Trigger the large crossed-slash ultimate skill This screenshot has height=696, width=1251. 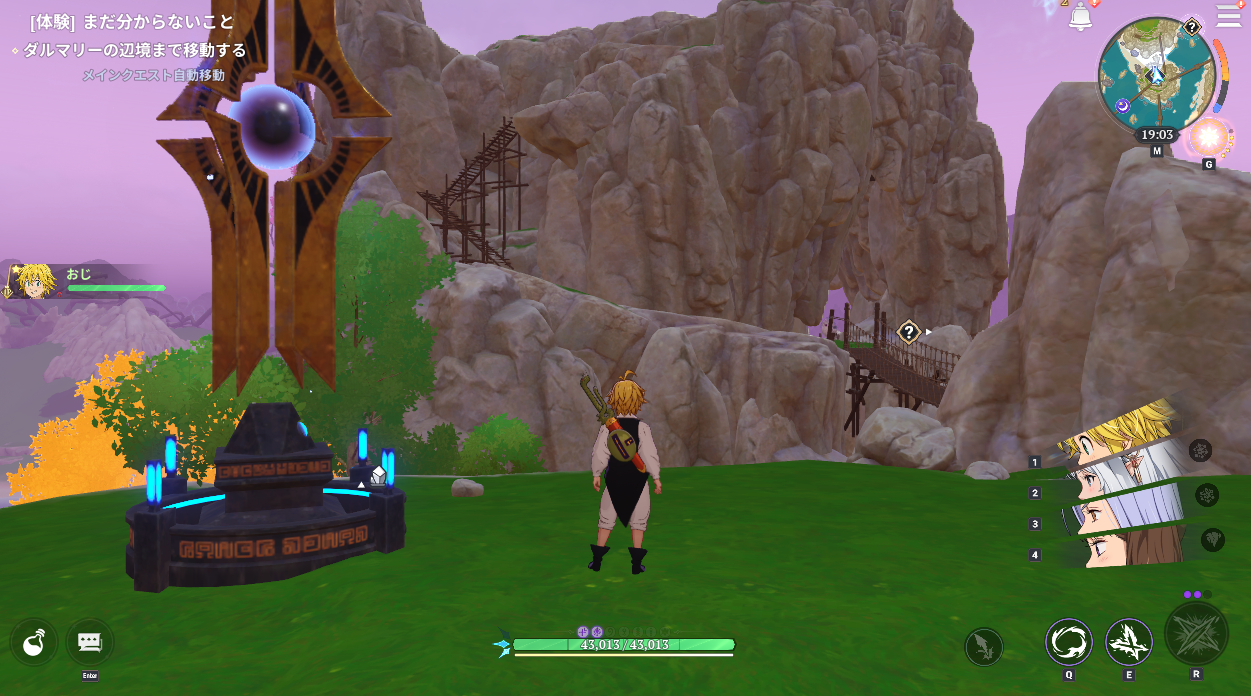pyautogui.click(x=1196, y=634)
